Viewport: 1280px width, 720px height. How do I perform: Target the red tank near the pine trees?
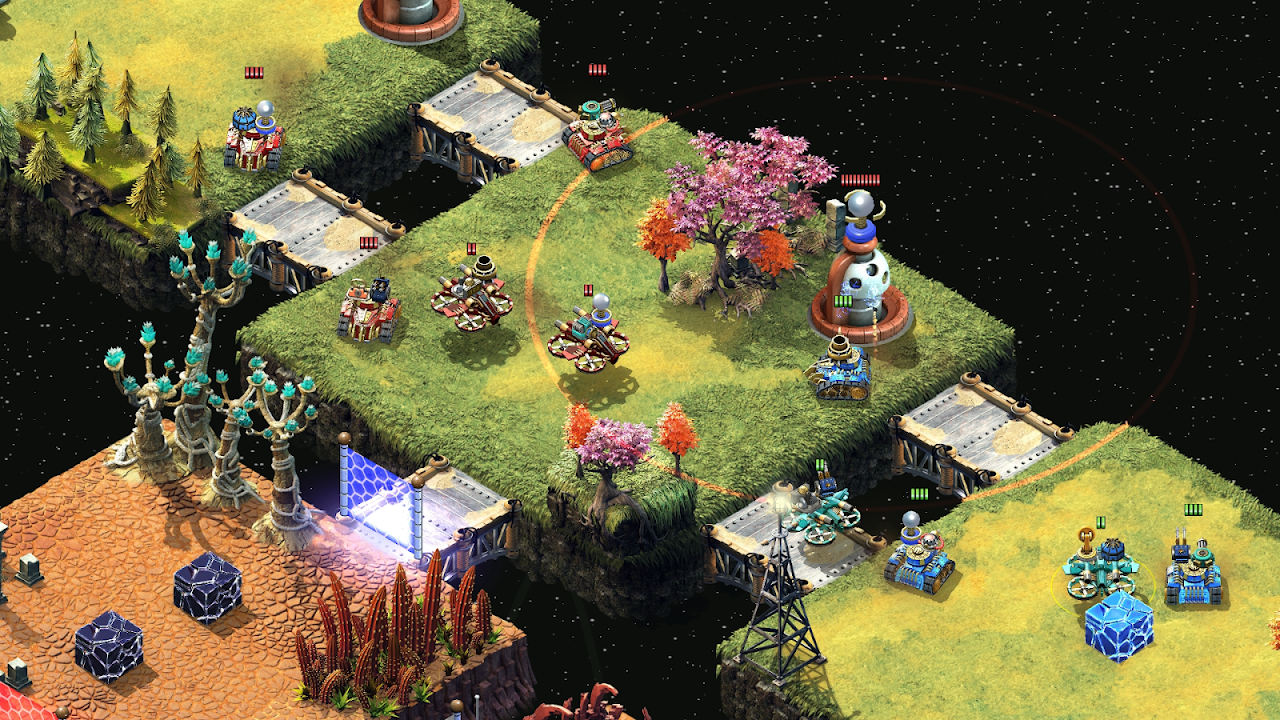click(x=254, y=138)
